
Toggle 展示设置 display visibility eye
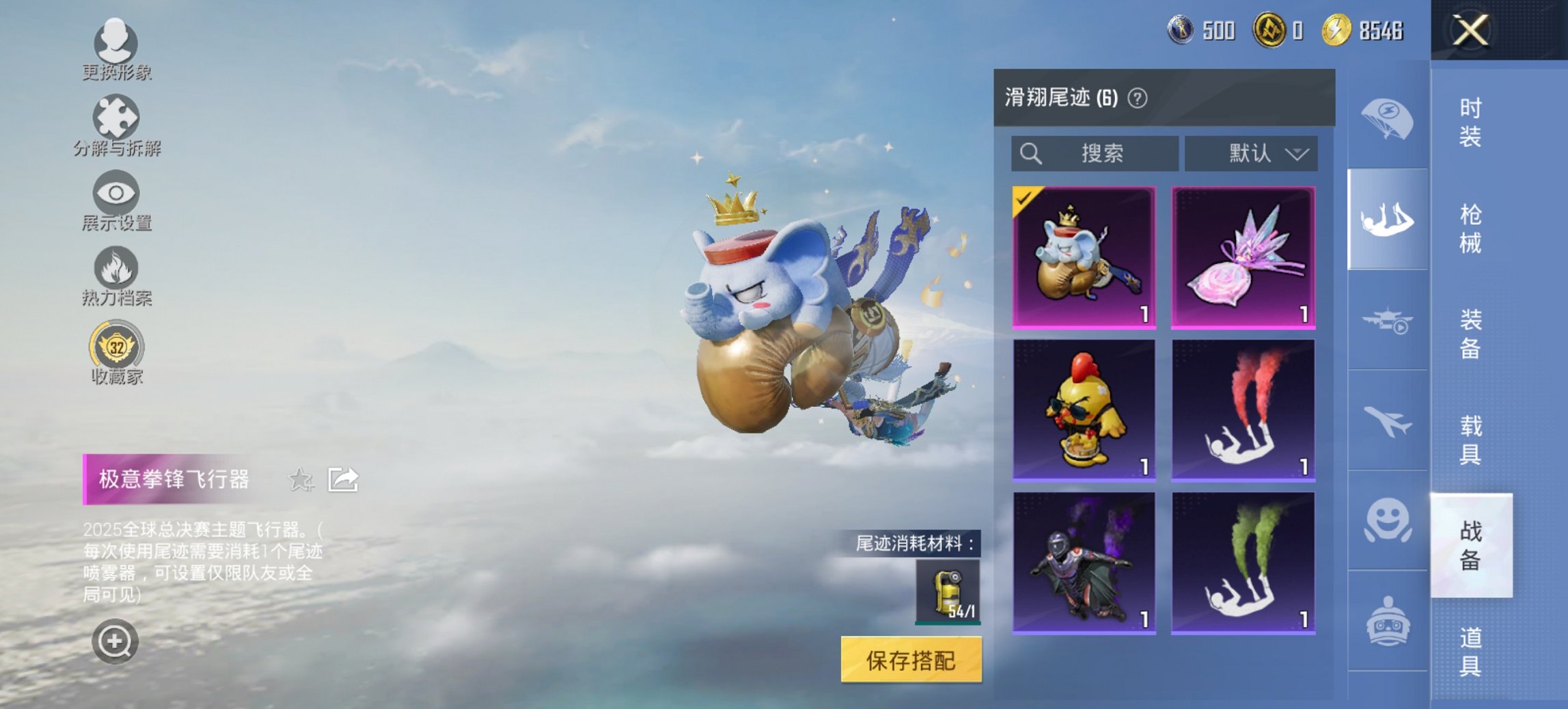[115, 197]
